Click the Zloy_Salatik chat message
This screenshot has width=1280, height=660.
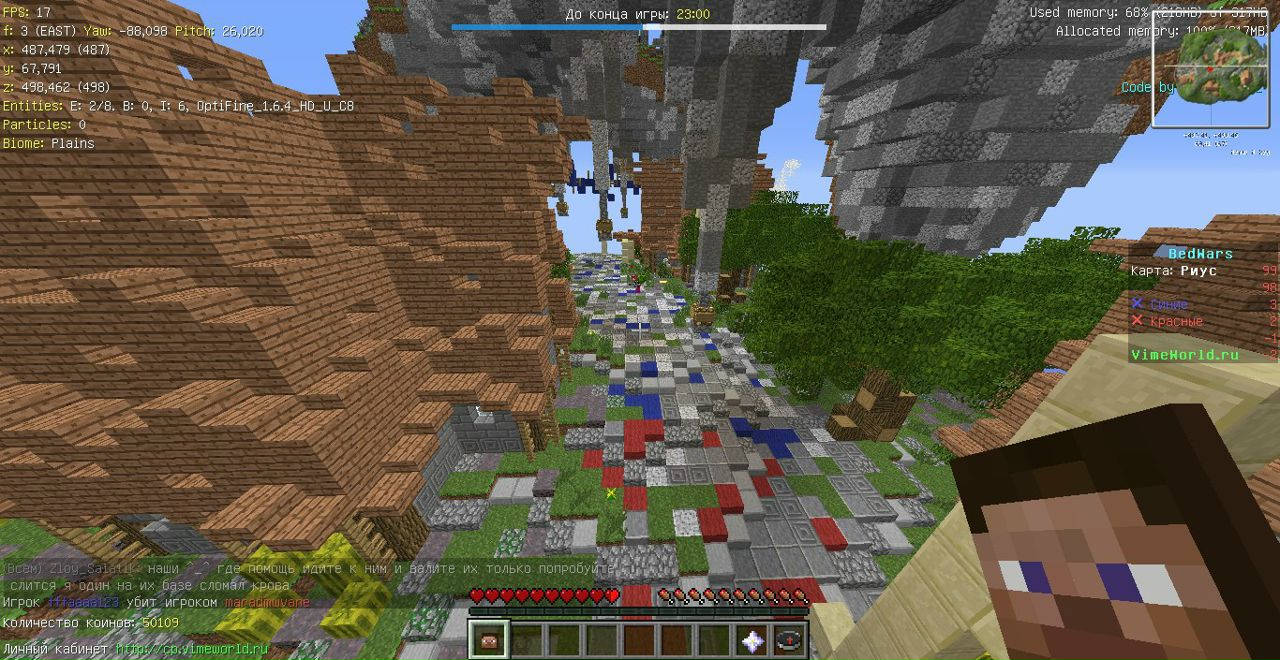(x=308, y=568)
